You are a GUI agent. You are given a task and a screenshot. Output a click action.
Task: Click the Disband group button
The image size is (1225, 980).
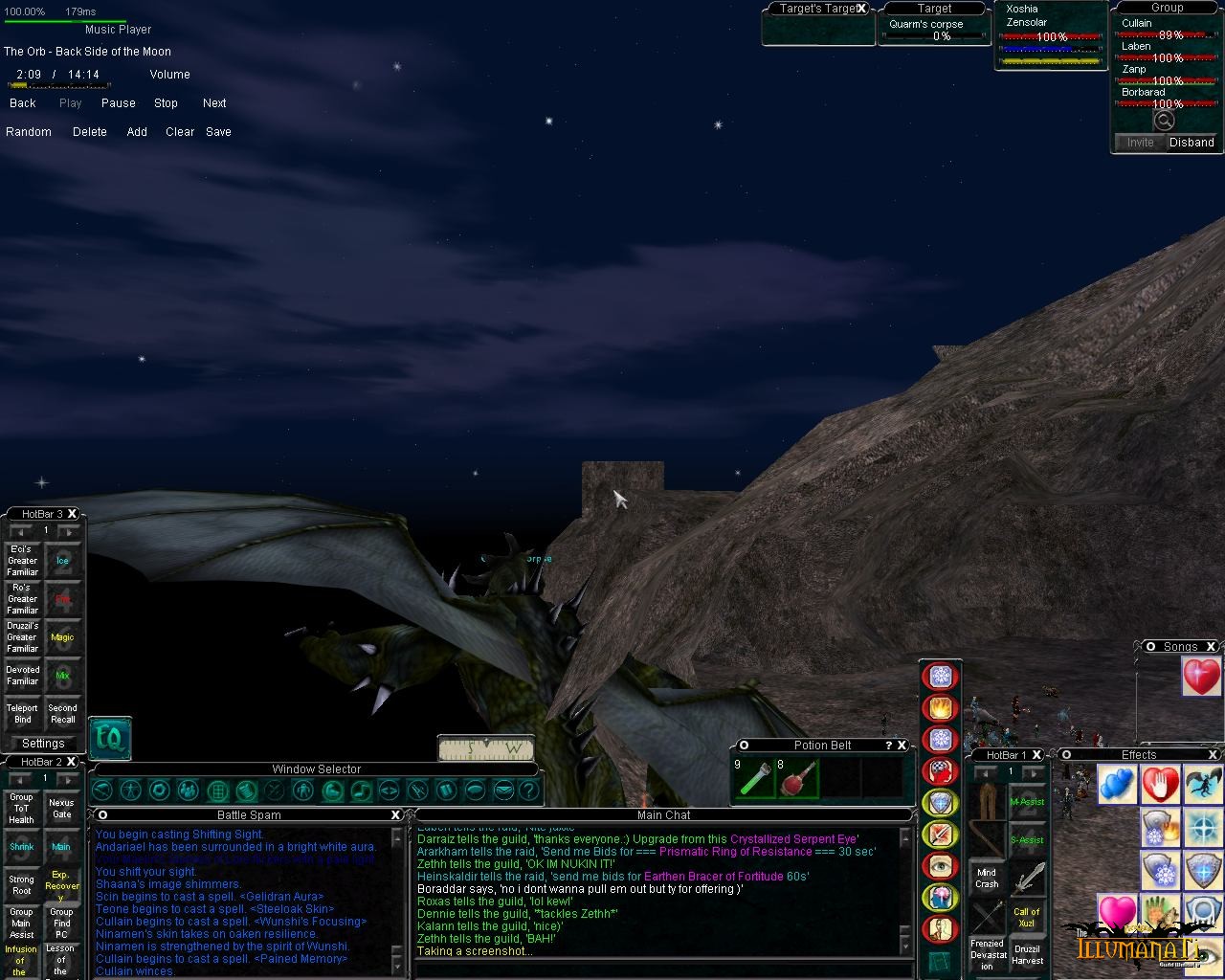point(1192,143)
